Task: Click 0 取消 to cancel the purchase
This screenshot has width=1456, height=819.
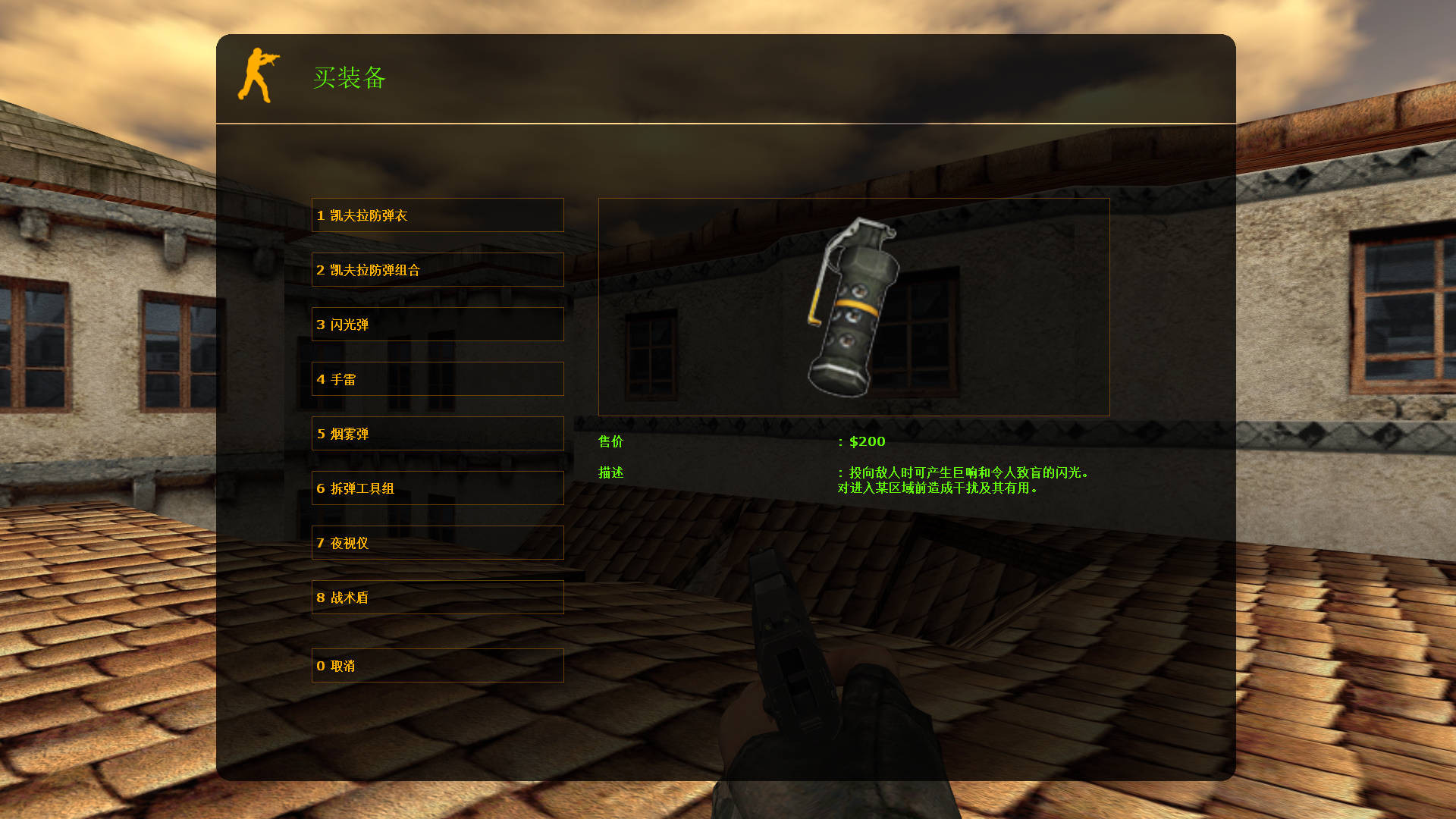Action: pyautogui.click(x=437, y=666)
